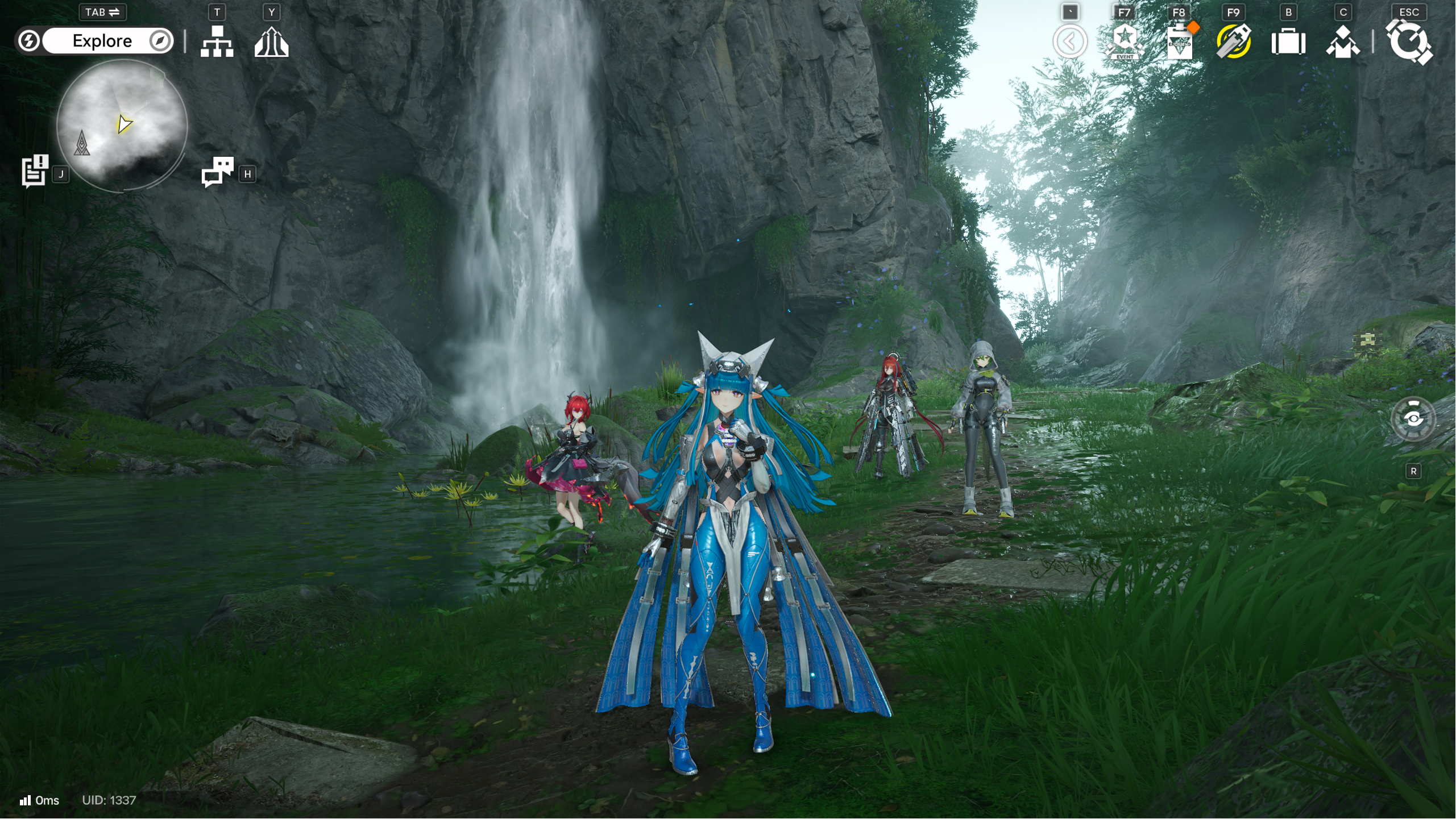
Task: Open the main system menu ring icon
Action: [1409, 42]
